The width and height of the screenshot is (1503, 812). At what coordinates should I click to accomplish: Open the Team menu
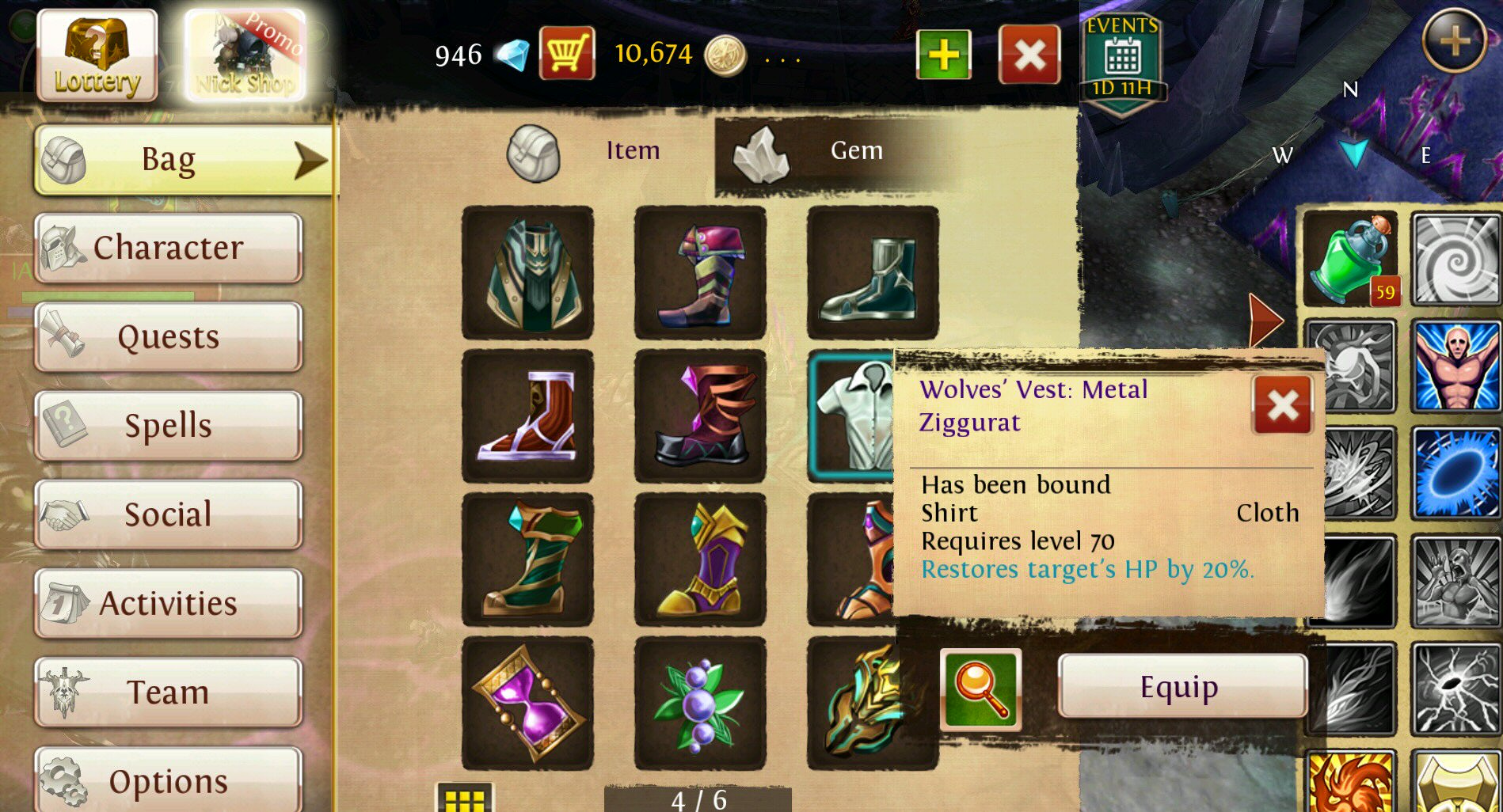[x=168, y=692]
